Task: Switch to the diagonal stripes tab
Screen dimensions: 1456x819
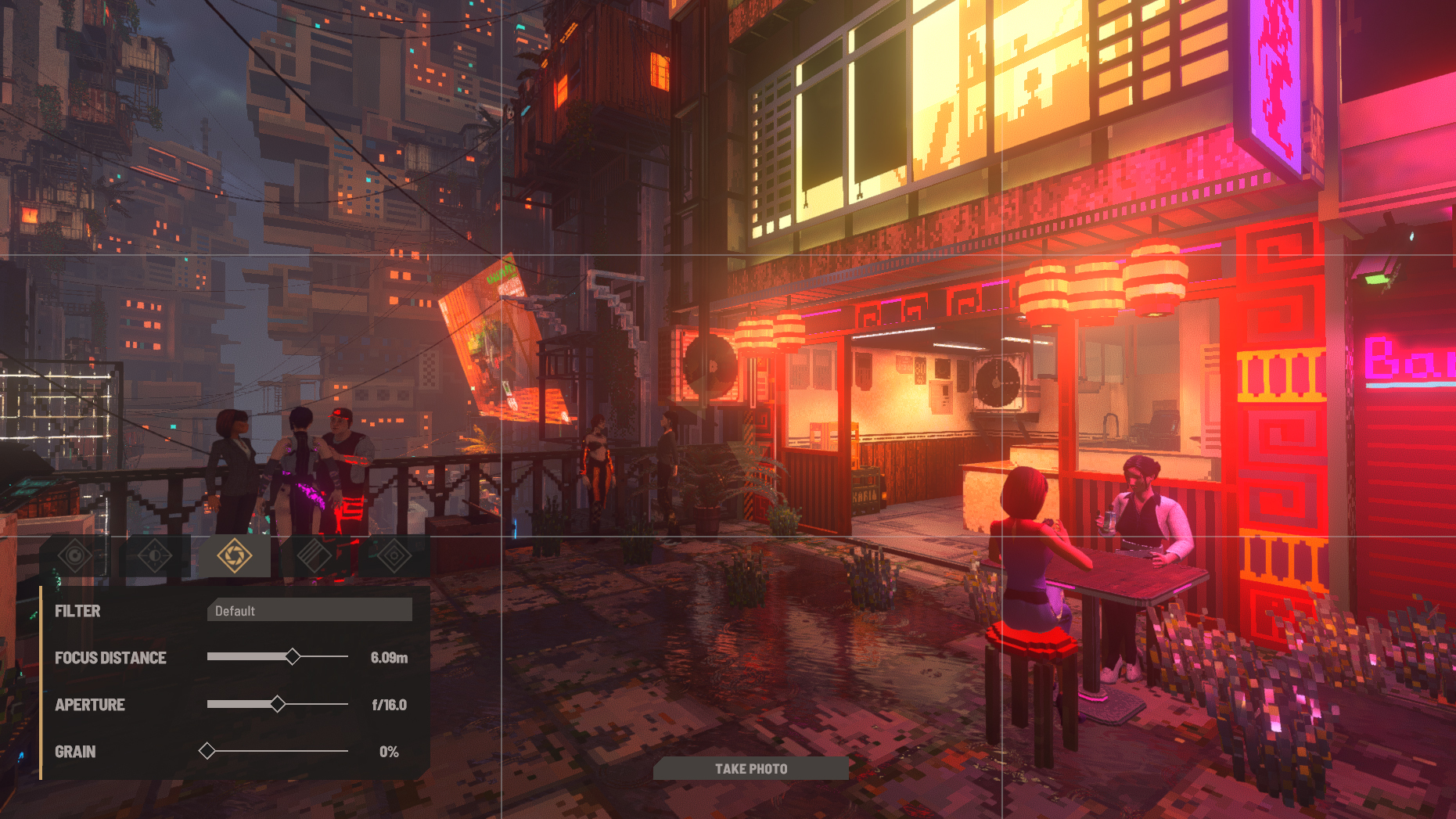Action: [315, 556]
